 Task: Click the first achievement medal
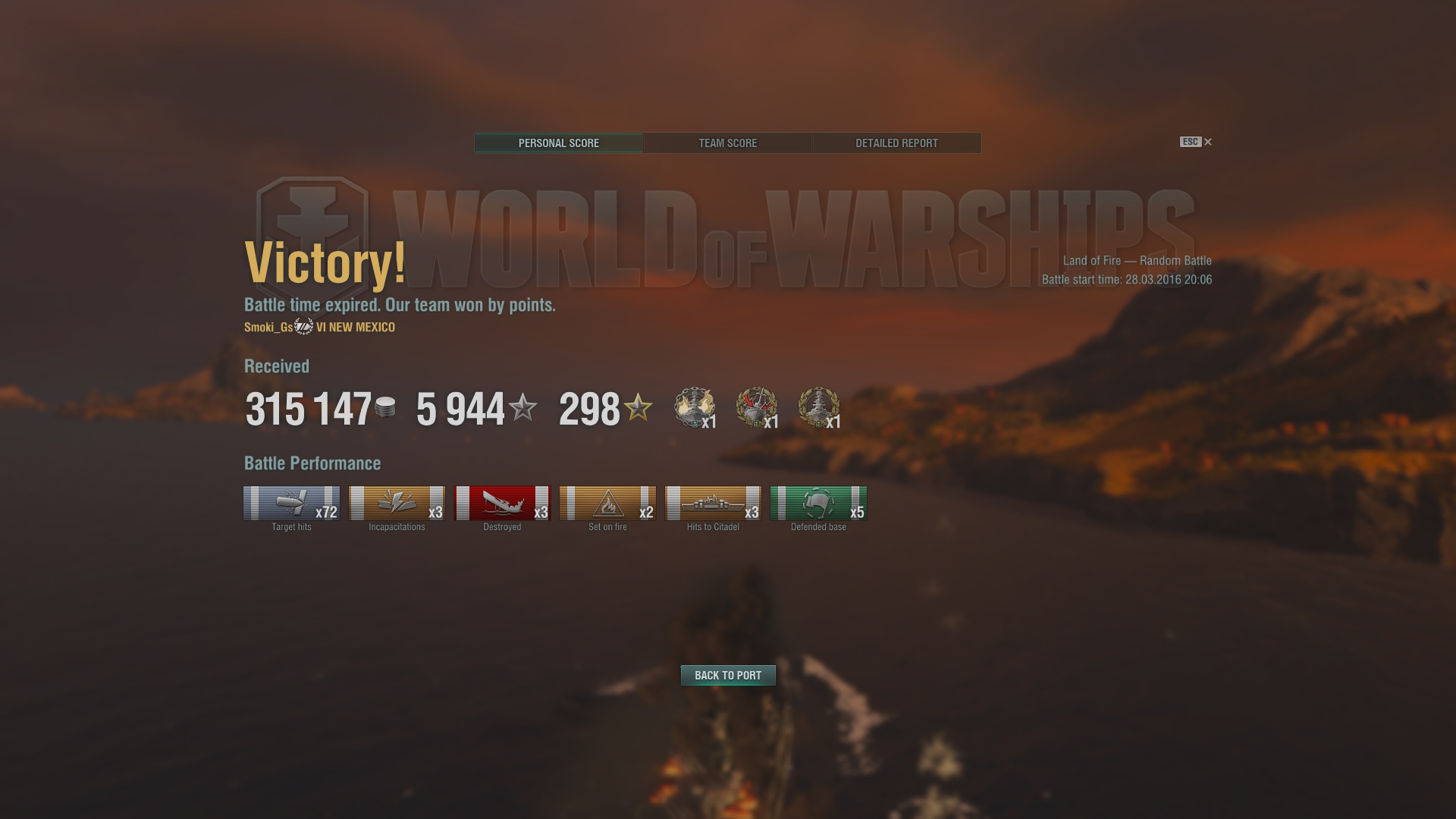(x=694, y=407)
